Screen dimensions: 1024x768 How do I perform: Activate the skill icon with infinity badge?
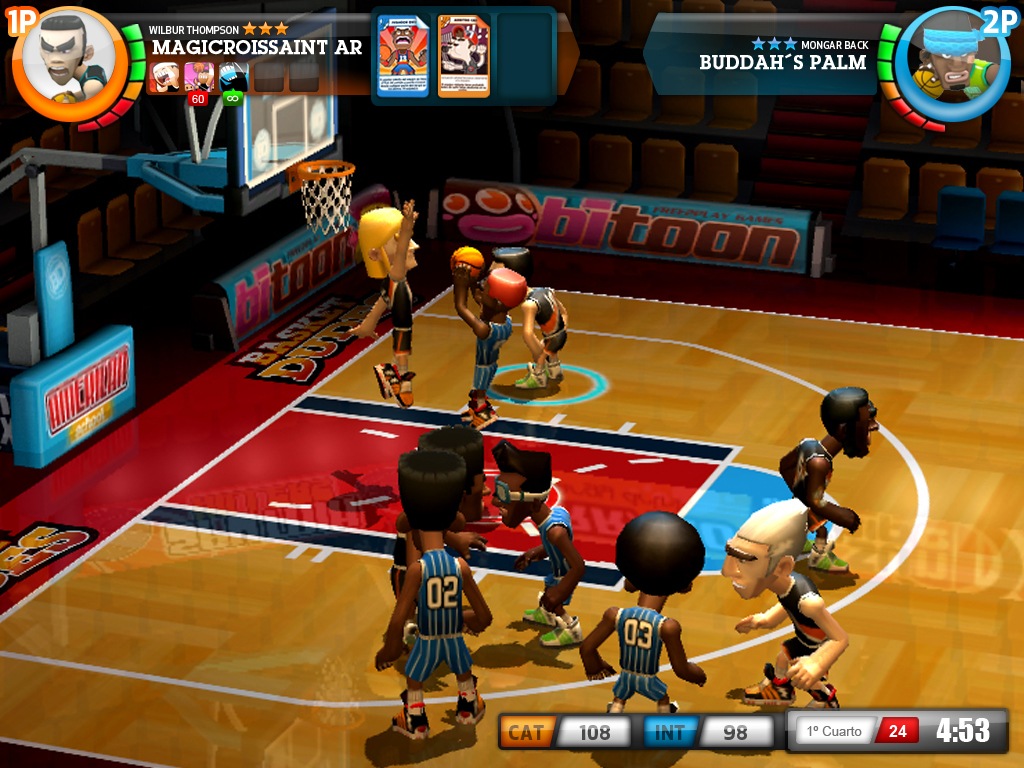[232, 77]
